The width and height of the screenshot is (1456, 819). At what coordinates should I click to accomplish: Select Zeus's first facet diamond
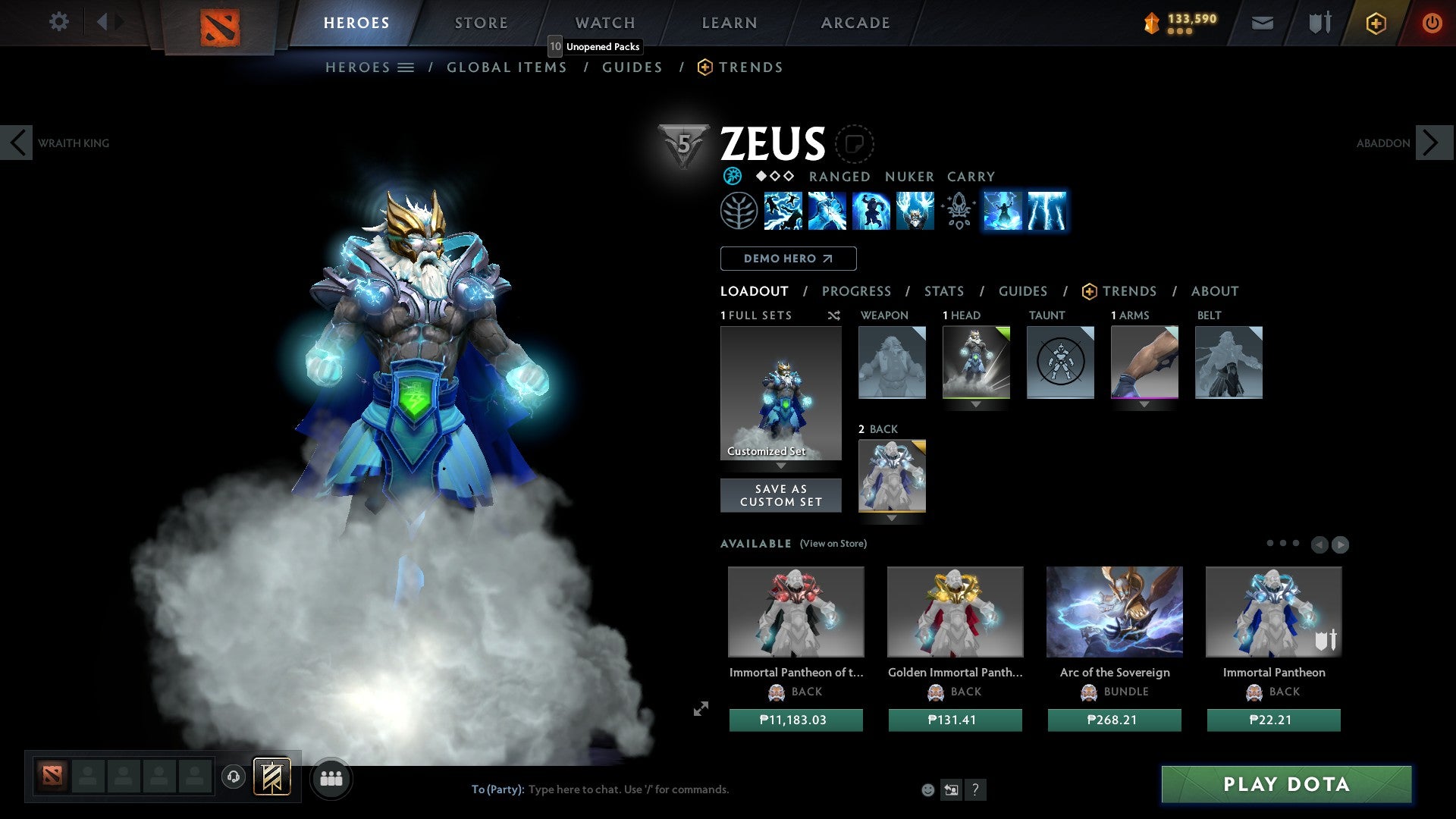click(760, 177)
